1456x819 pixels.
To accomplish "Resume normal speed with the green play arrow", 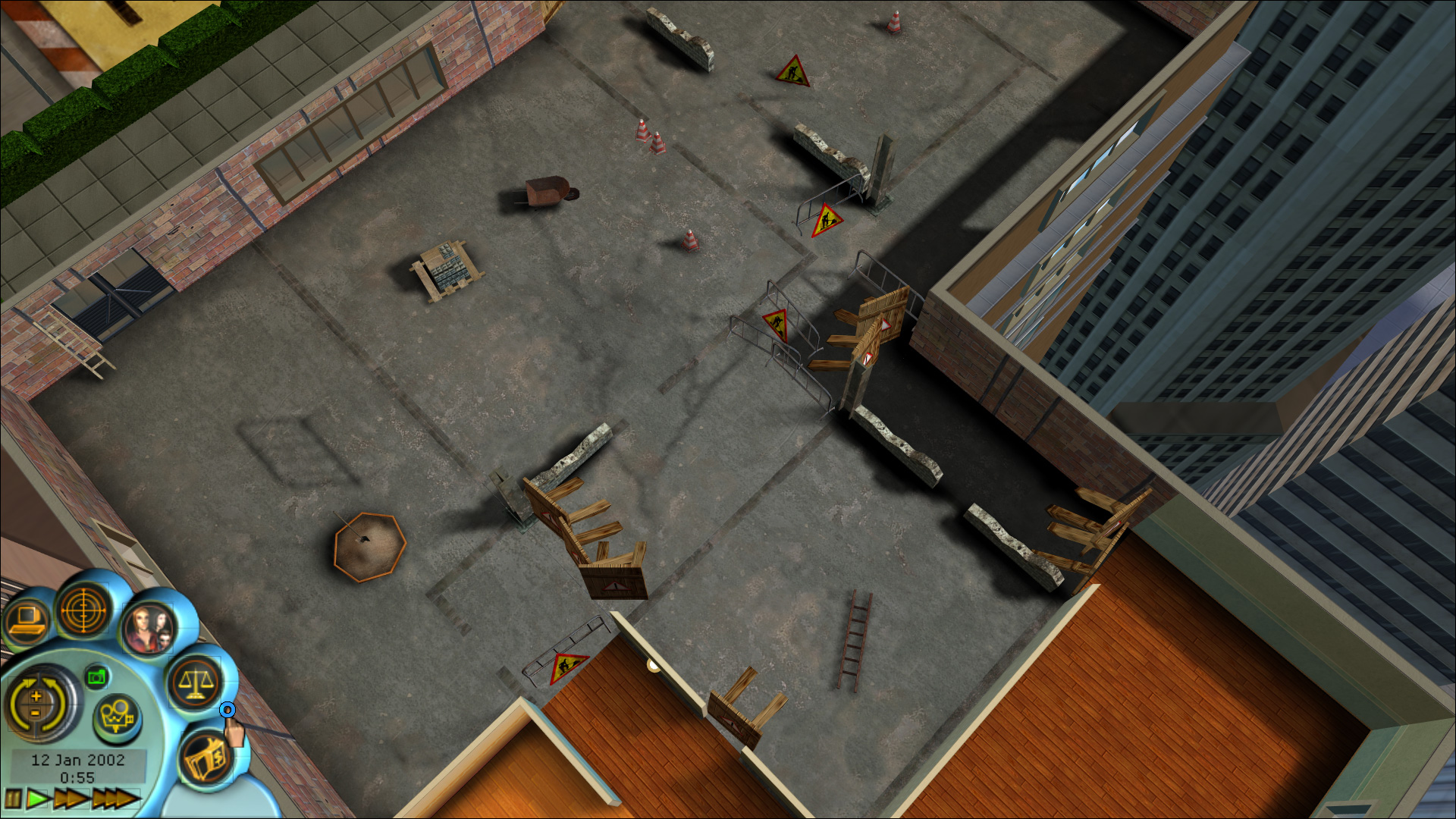I will coord(37,799).
